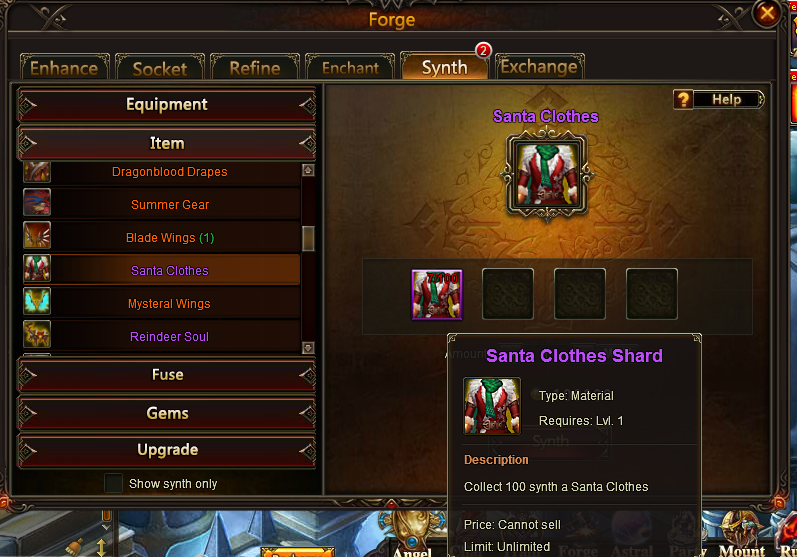The height and width of the screenshot is (557, 797).
Task: Open the Help guide
Action: click(x=719, y=99)
